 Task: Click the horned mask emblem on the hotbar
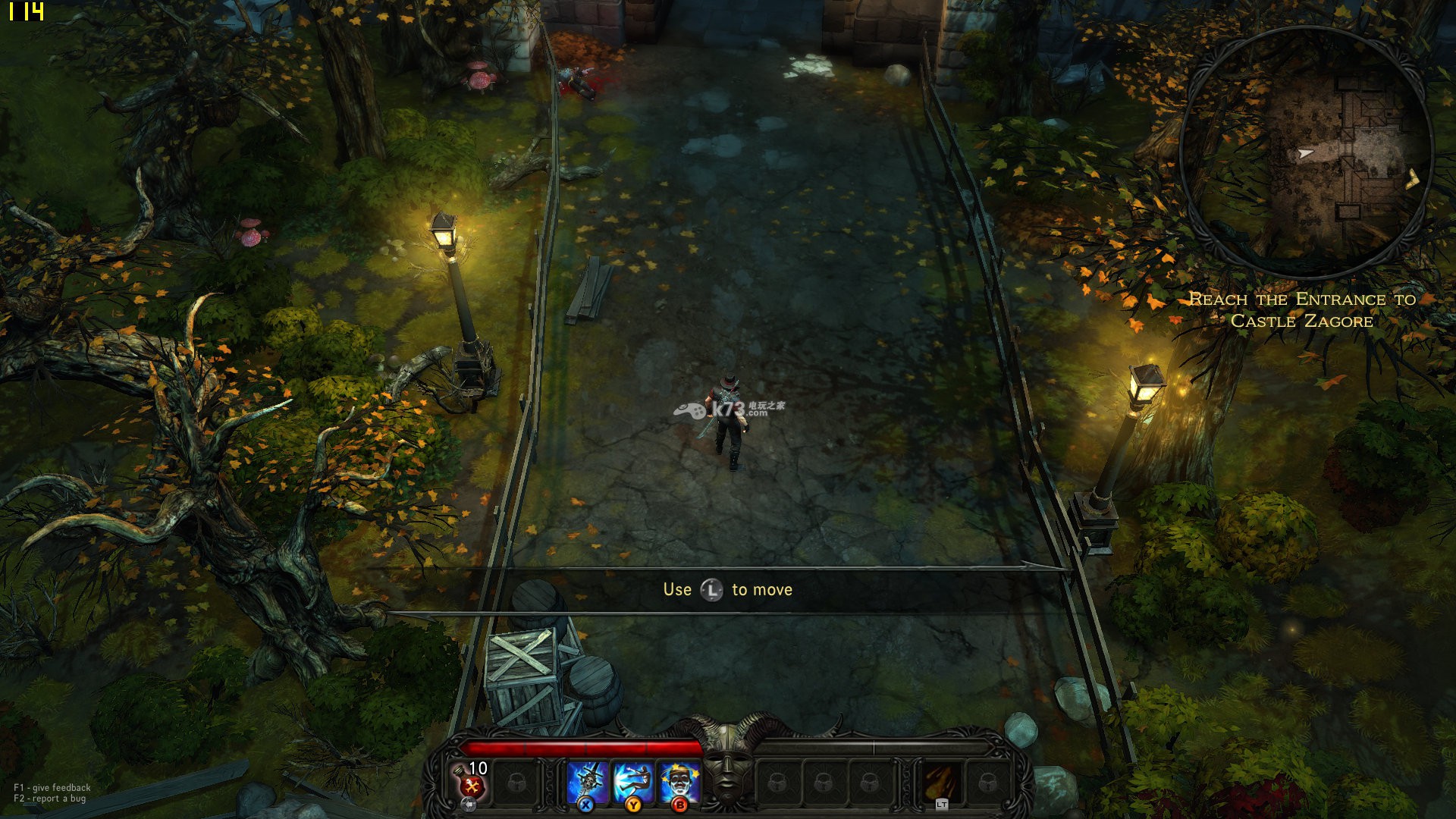click(x=727, y=762)
